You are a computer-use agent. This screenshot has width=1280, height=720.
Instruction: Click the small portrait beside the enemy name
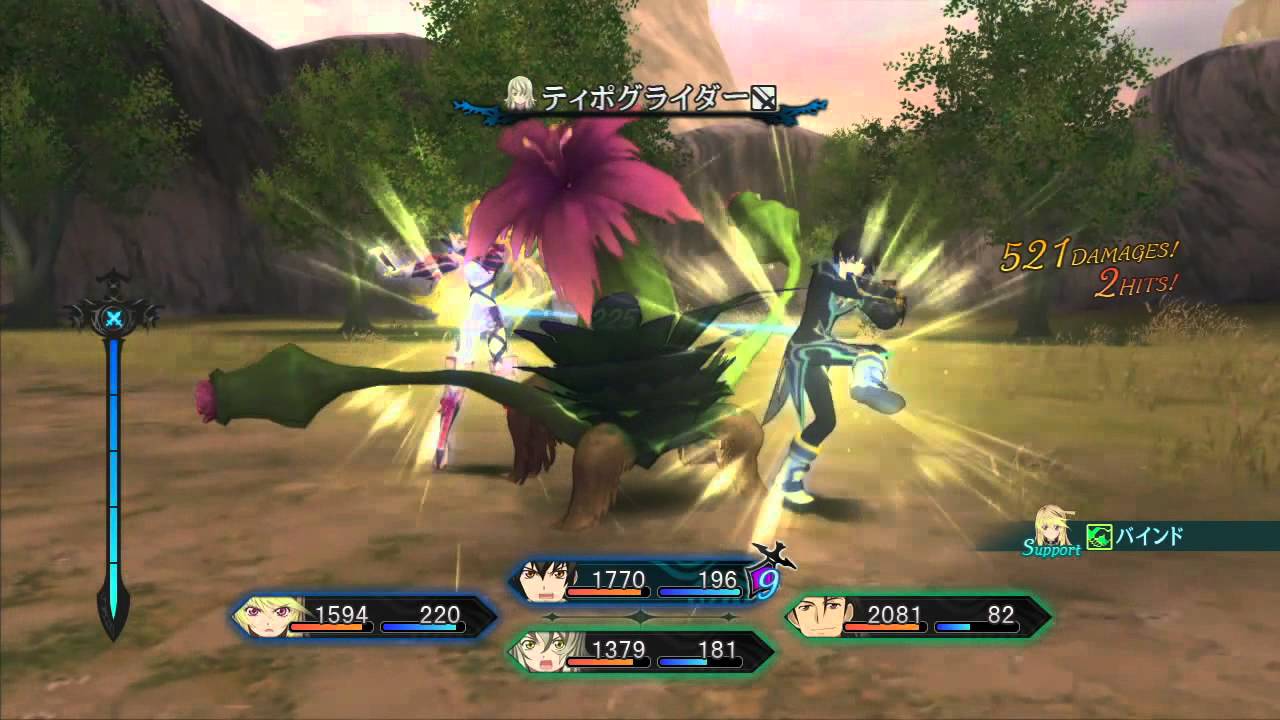point(520,93)
